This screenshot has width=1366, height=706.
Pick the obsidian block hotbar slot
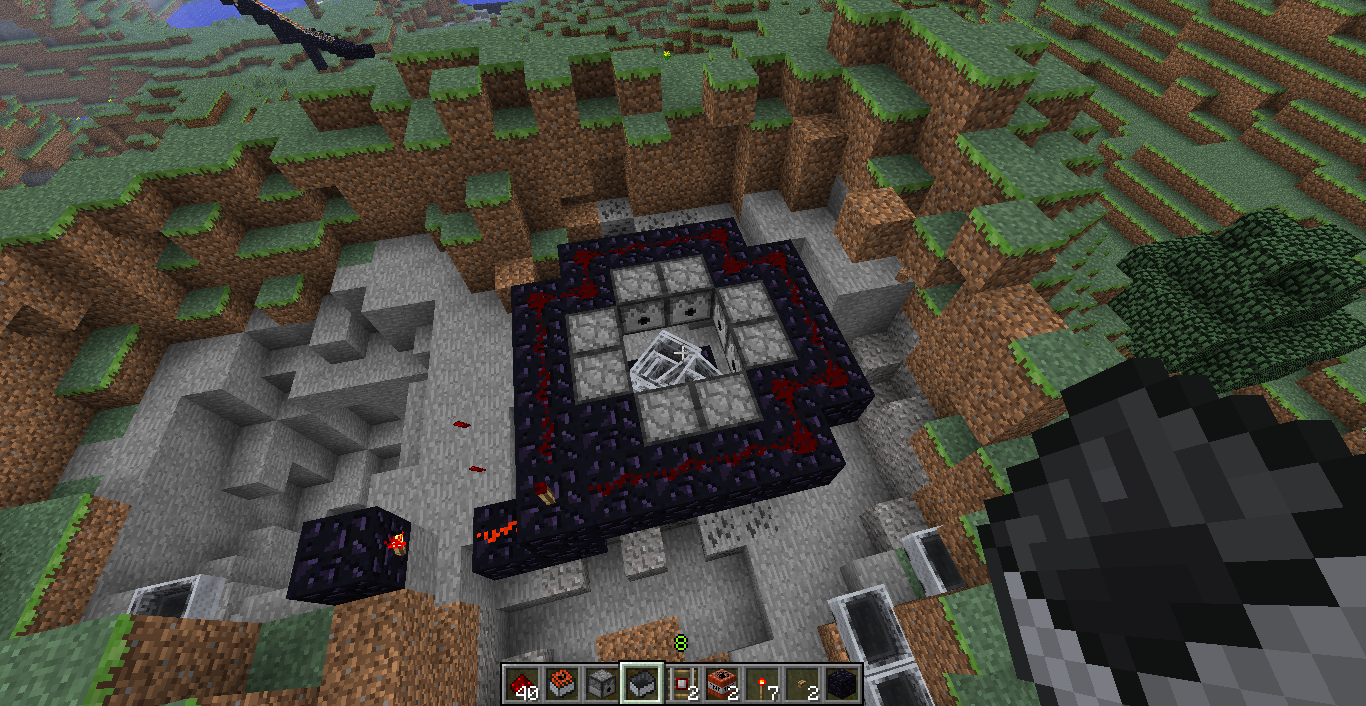point(843,683)
